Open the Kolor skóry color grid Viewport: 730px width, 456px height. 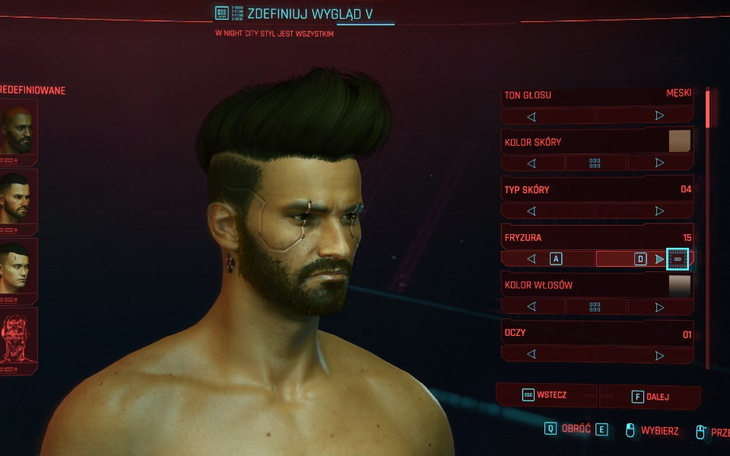click(595, 163)
